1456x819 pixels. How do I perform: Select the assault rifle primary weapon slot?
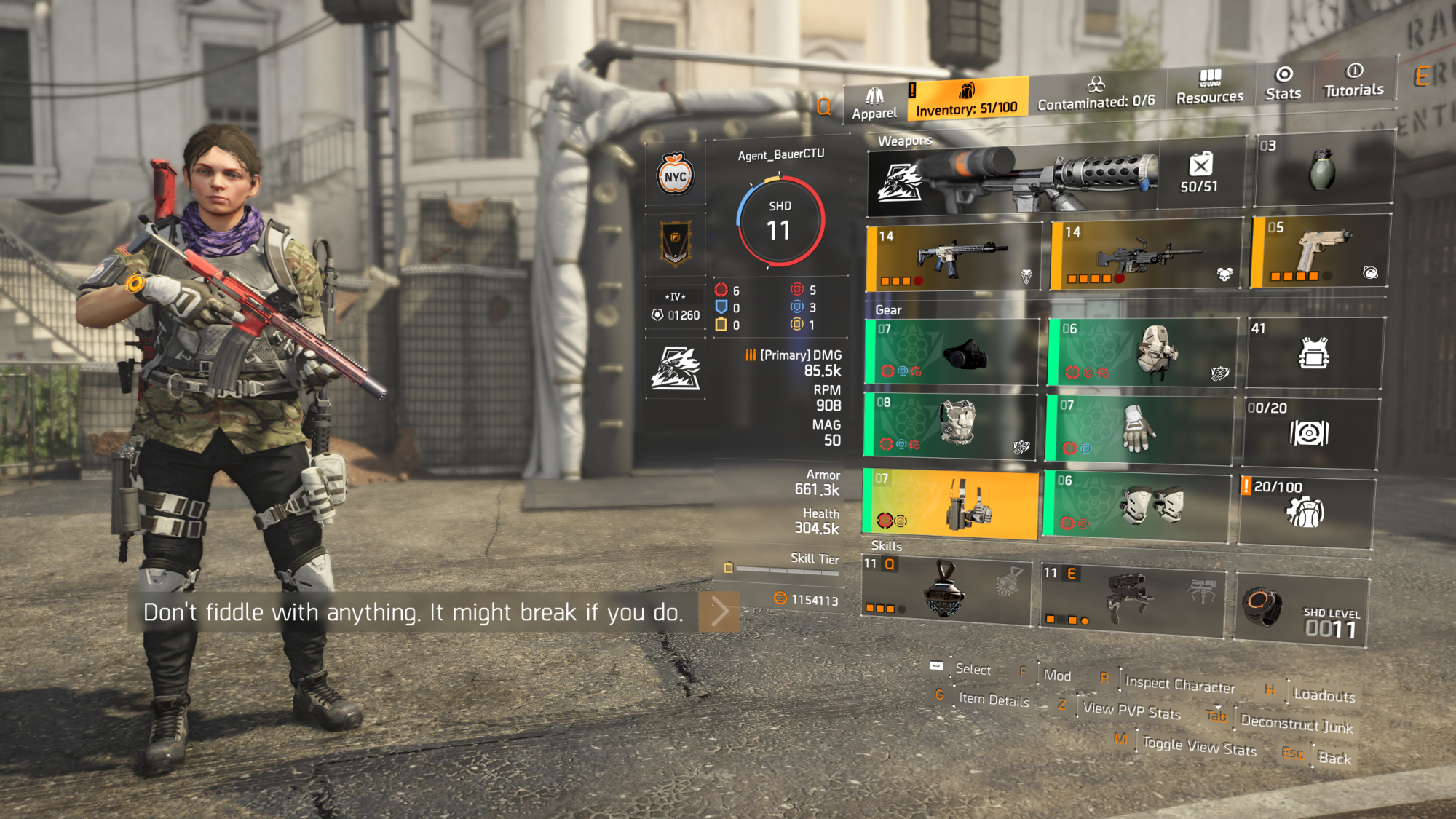[x=954, y=257]
